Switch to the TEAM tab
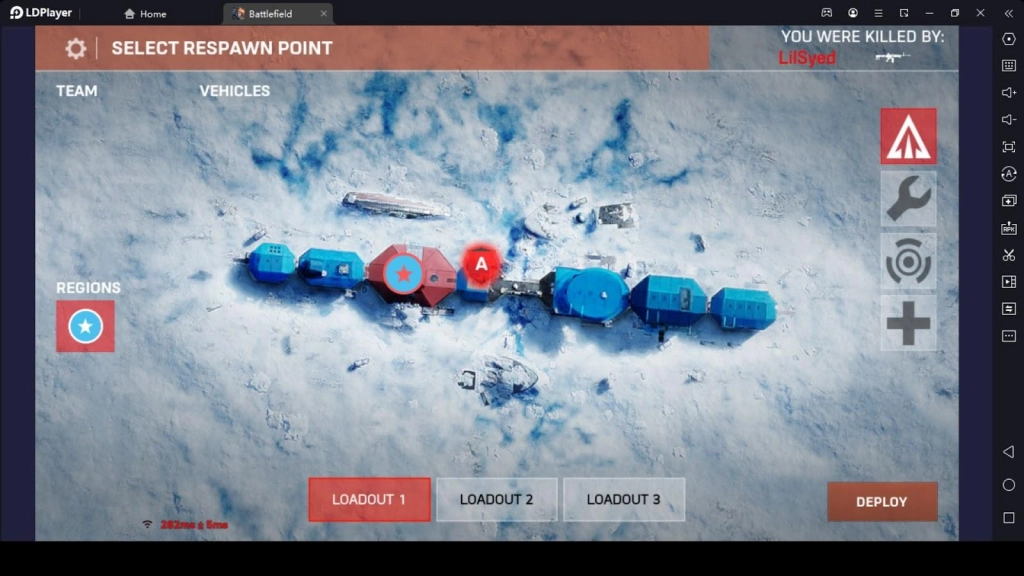This screenshot has height=576, width=1024. pos(77,91)
